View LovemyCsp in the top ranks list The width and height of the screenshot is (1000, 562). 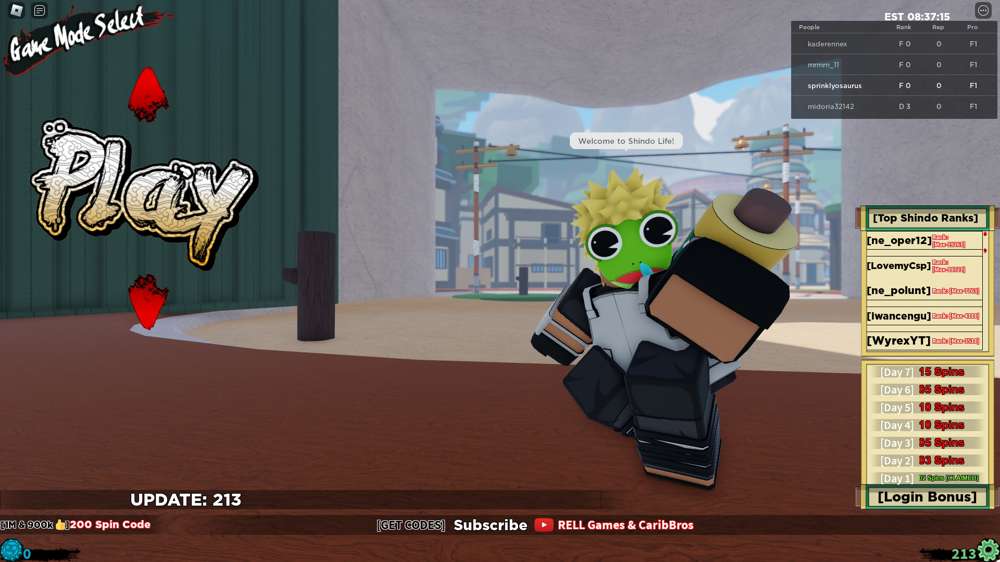tap(899, 266)
